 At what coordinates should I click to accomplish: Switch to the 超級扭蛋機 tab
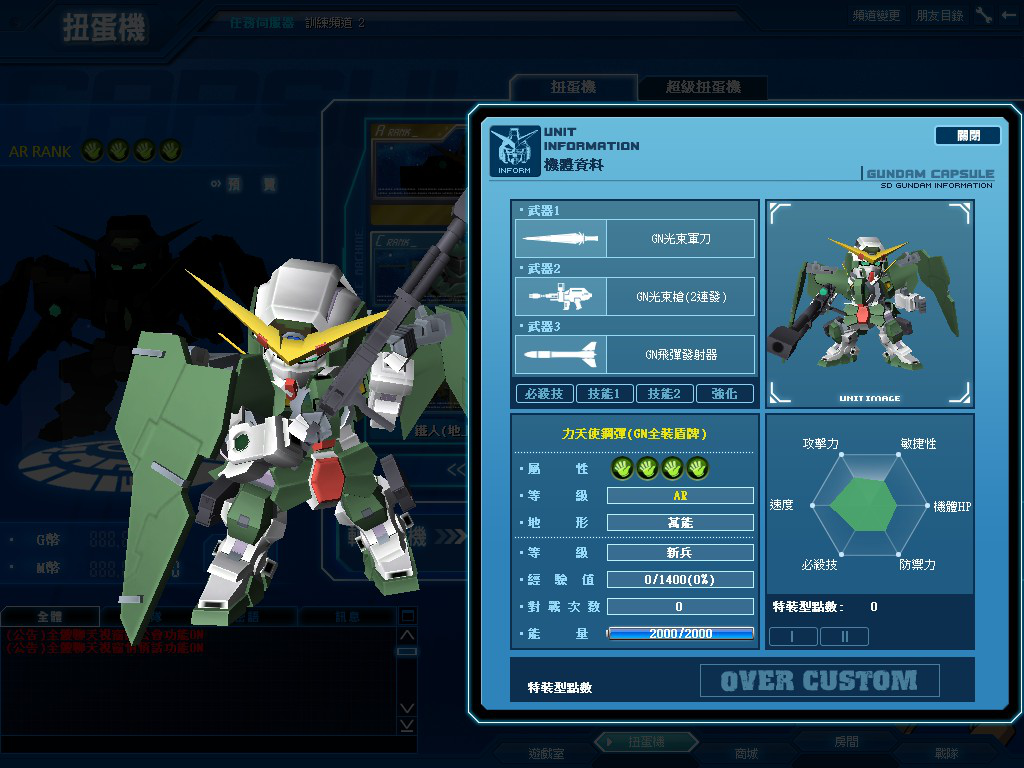703,88
